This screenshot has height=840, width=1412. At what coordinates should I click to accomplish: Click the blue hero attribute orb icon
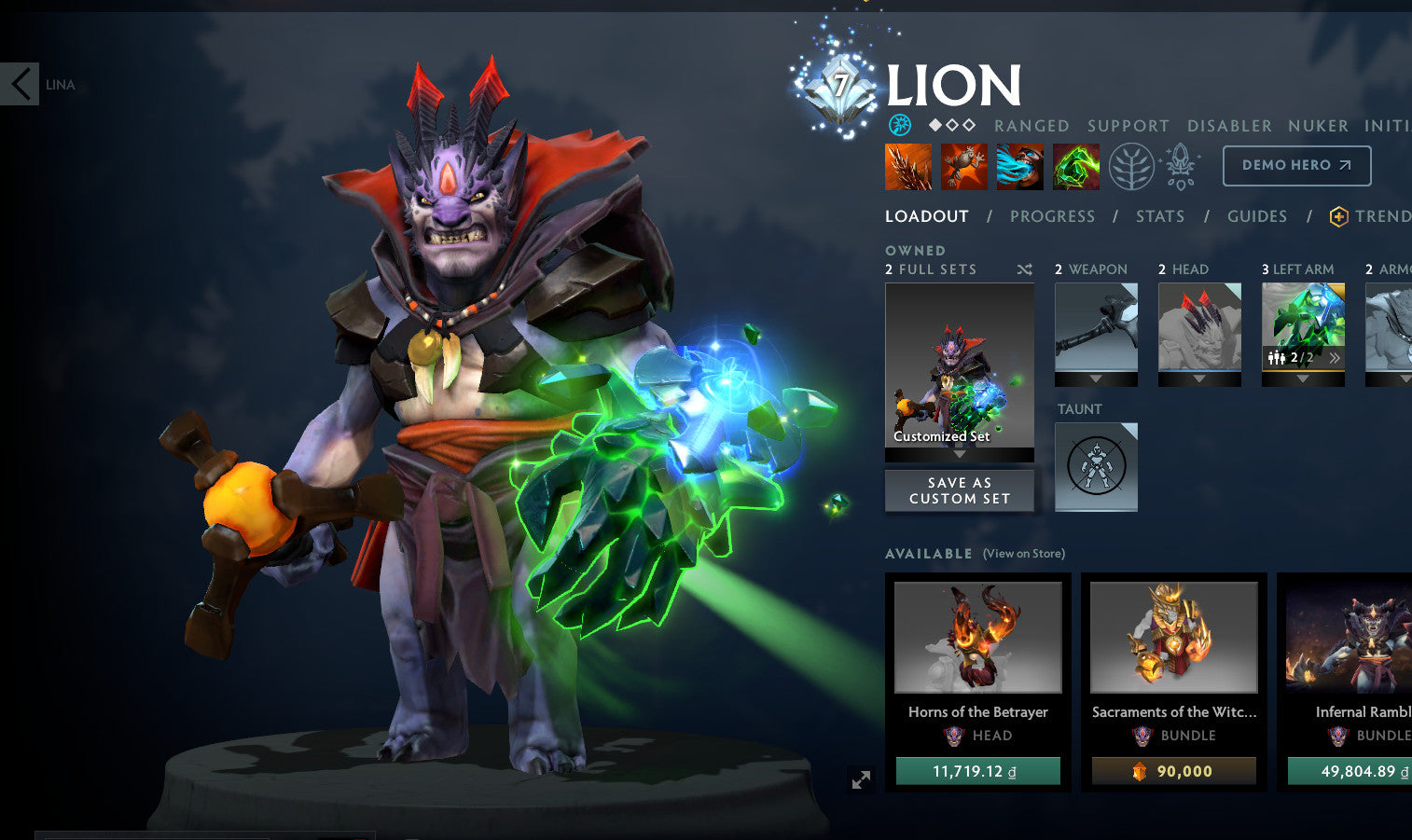pyautogui.click(x=900, y=123)
